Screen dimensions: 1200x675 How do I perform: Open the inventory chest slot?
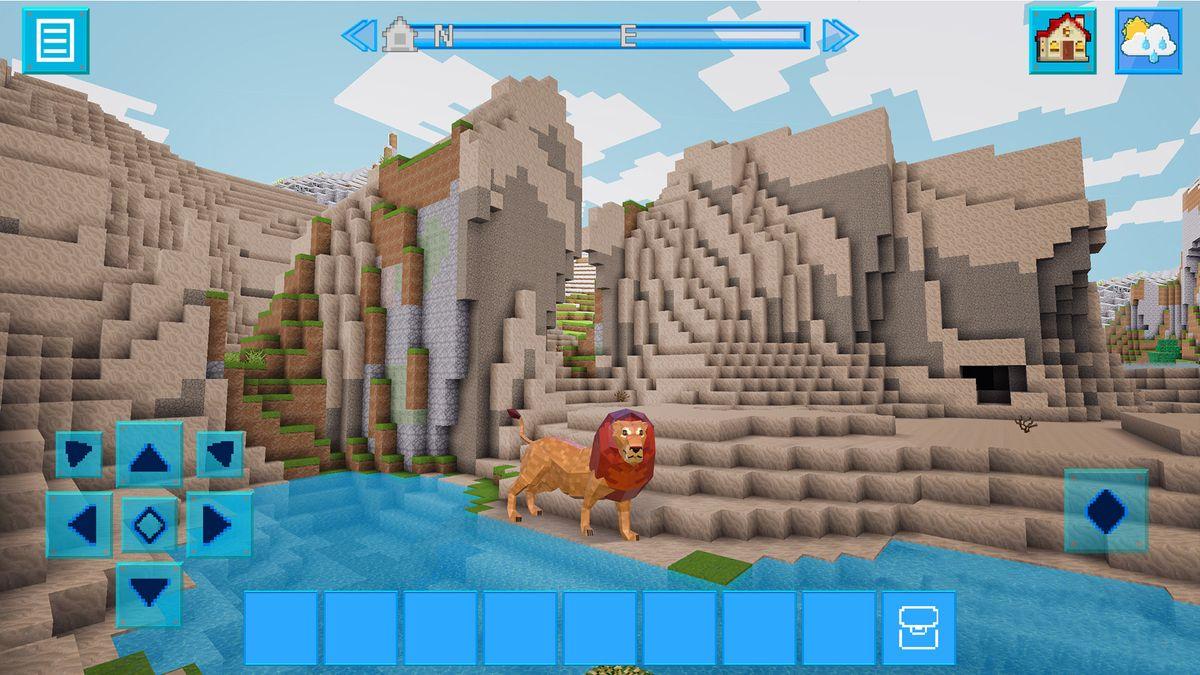click(918, 628)
